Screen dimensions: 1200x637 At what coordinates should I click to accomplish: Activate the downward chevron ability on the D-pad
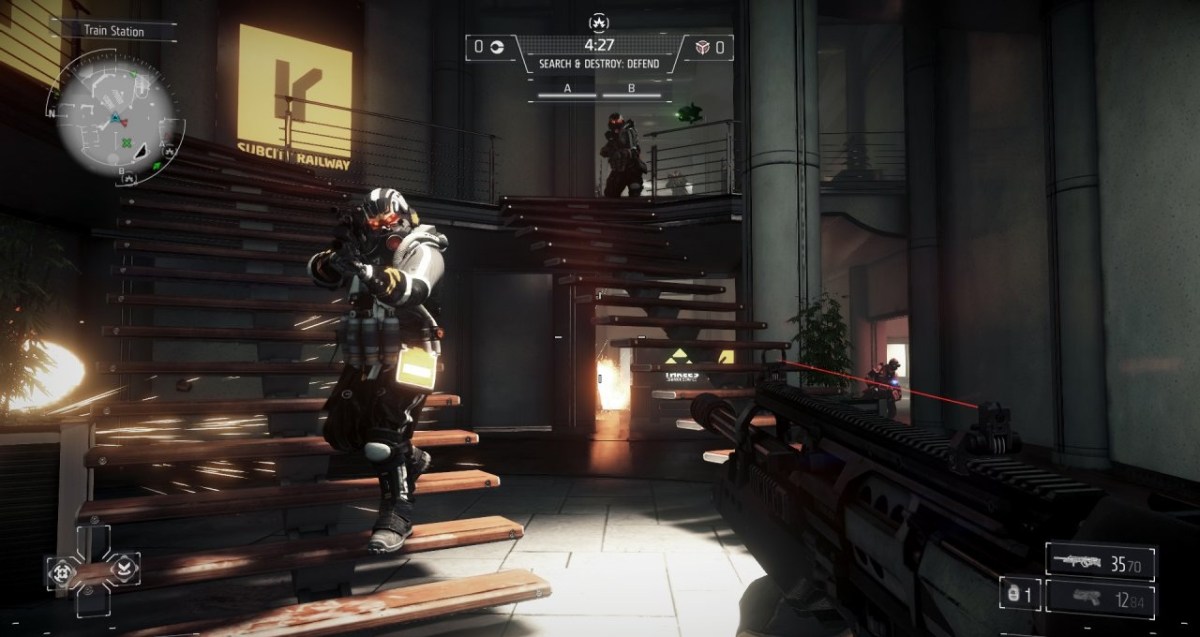point(125,569)
